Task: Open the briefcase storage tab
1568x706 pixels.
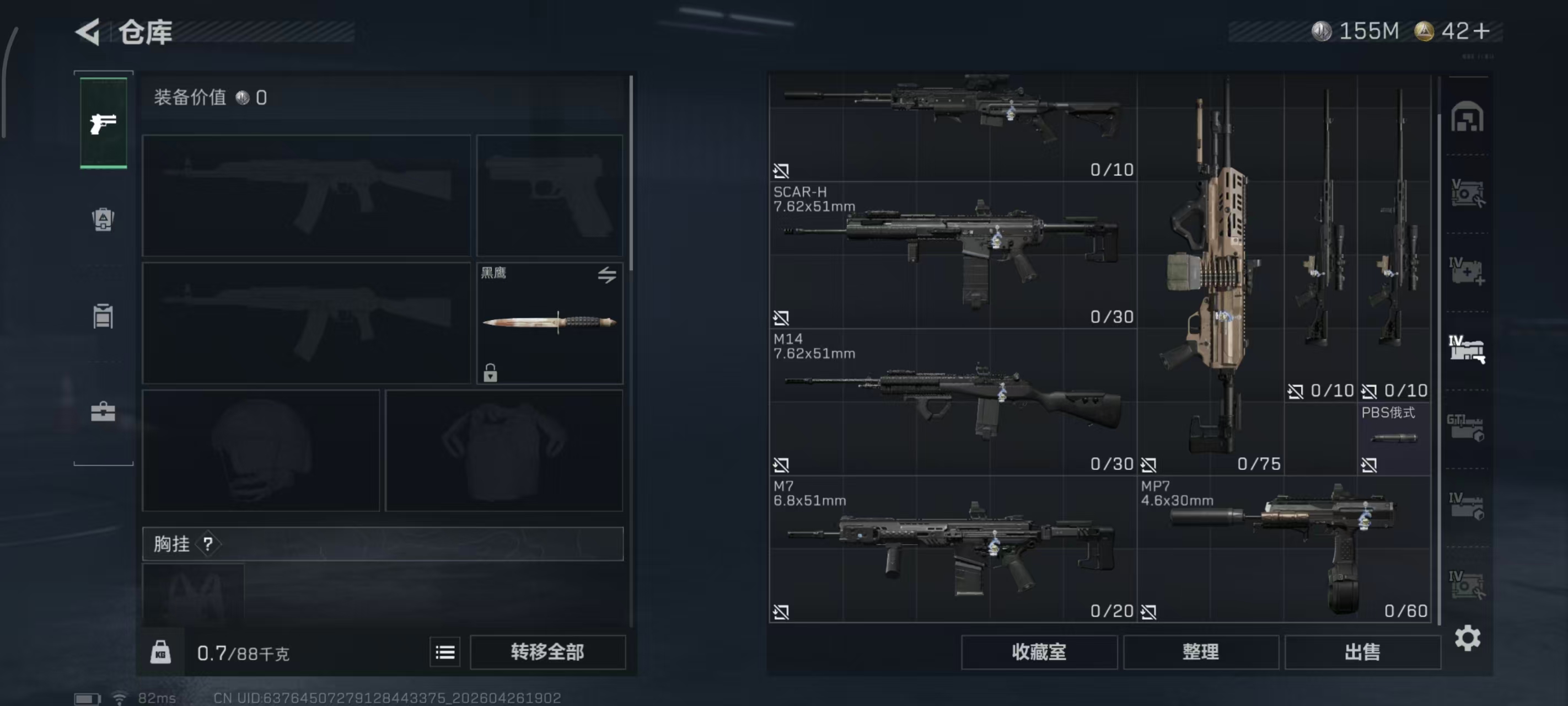Action: 104,413
